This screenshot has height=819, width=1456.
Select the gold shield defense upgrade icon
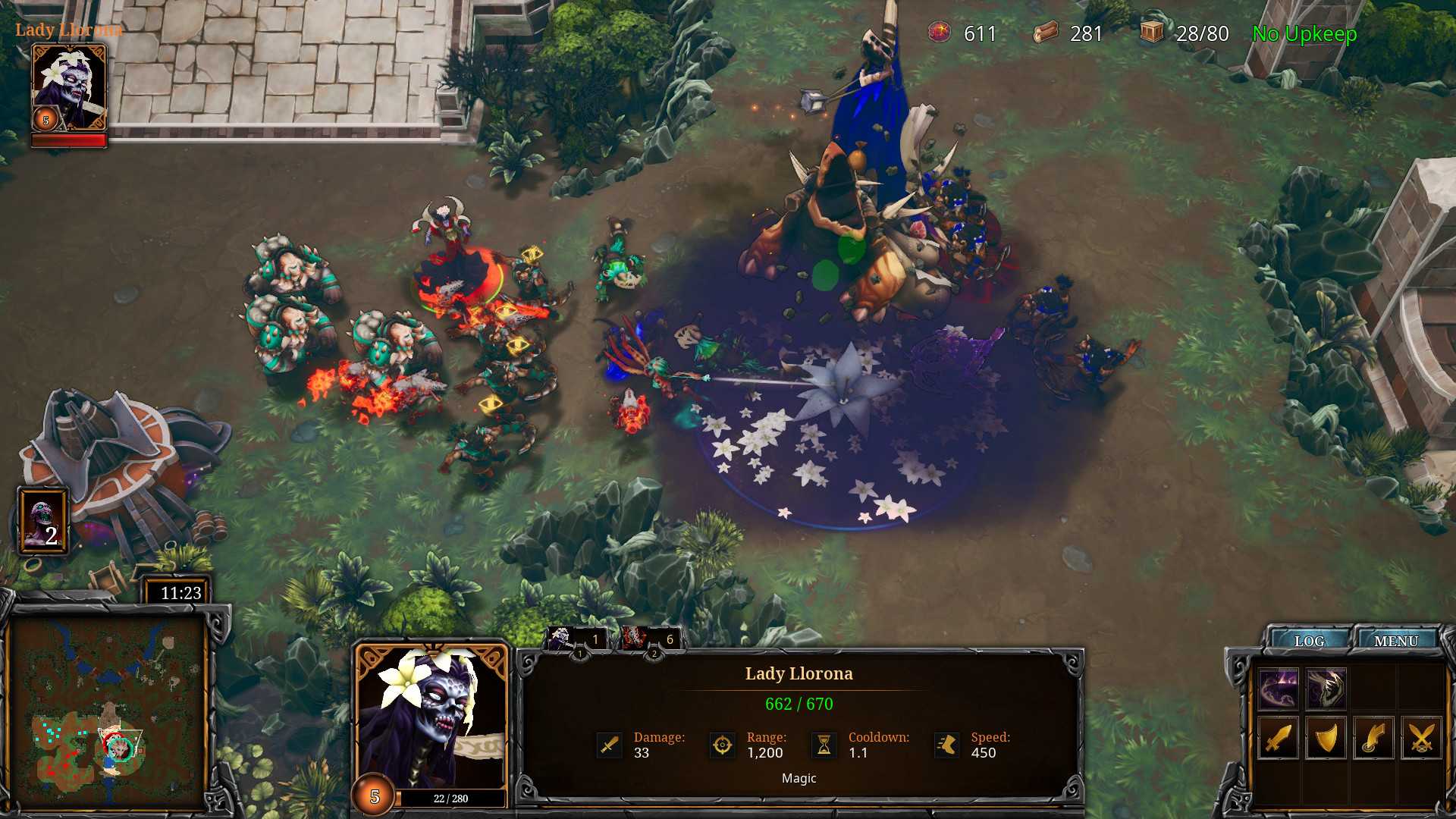tap(1326, 738)
